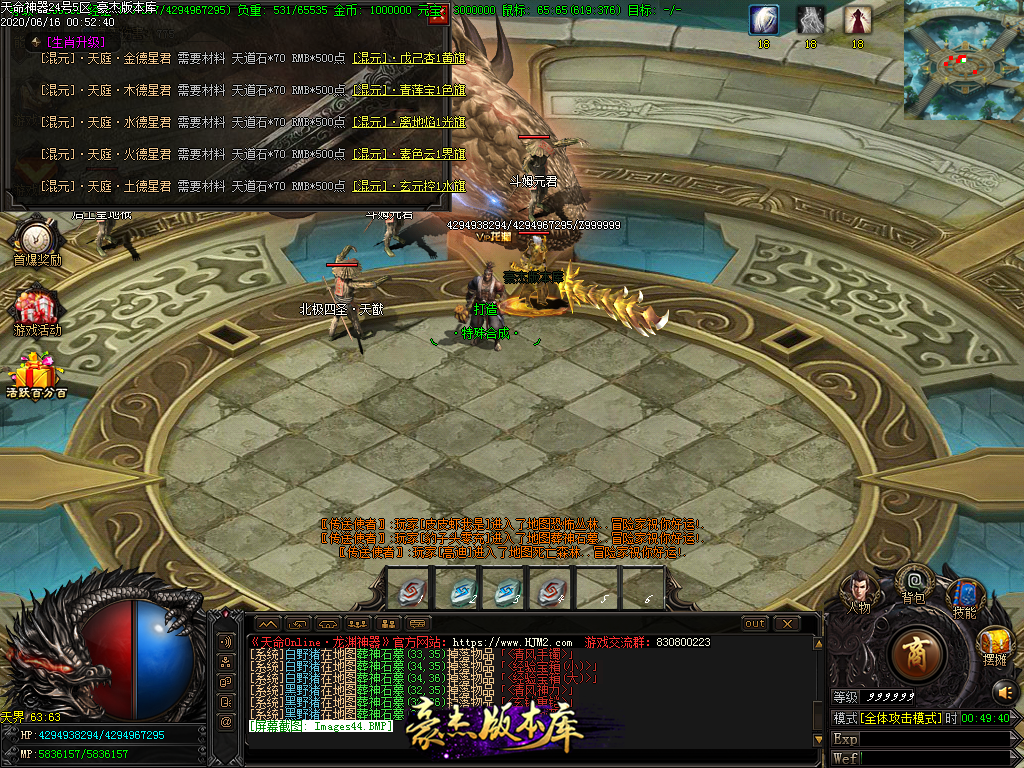The width and height of the screenshot is (1024, 768).
Task: Select the red robed figure buff icon
Action: point(857,20)
